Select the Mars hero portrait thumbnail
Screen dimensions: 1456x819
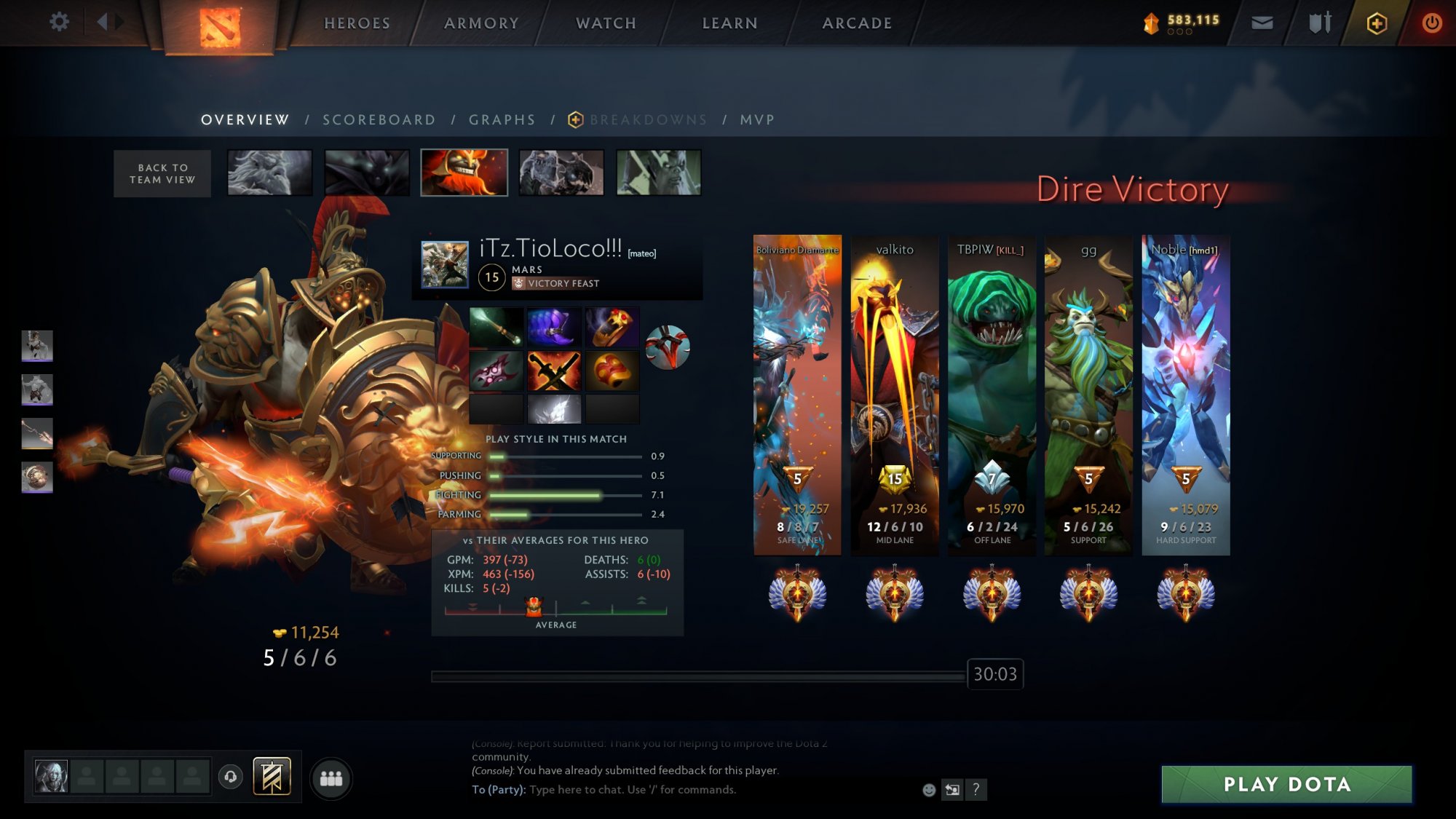(464, 173)
